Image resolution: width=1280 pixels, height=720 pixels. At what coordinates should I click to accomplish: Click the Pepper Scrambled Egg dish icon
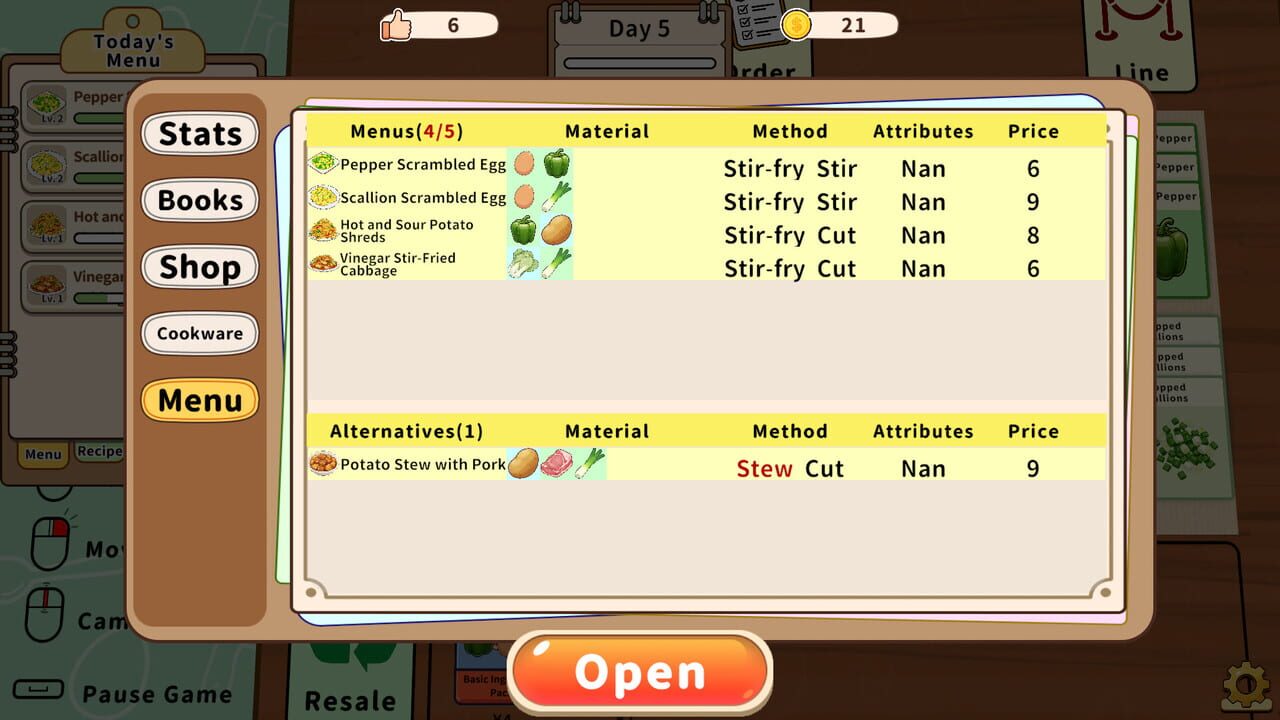click(x=323, y=163)
